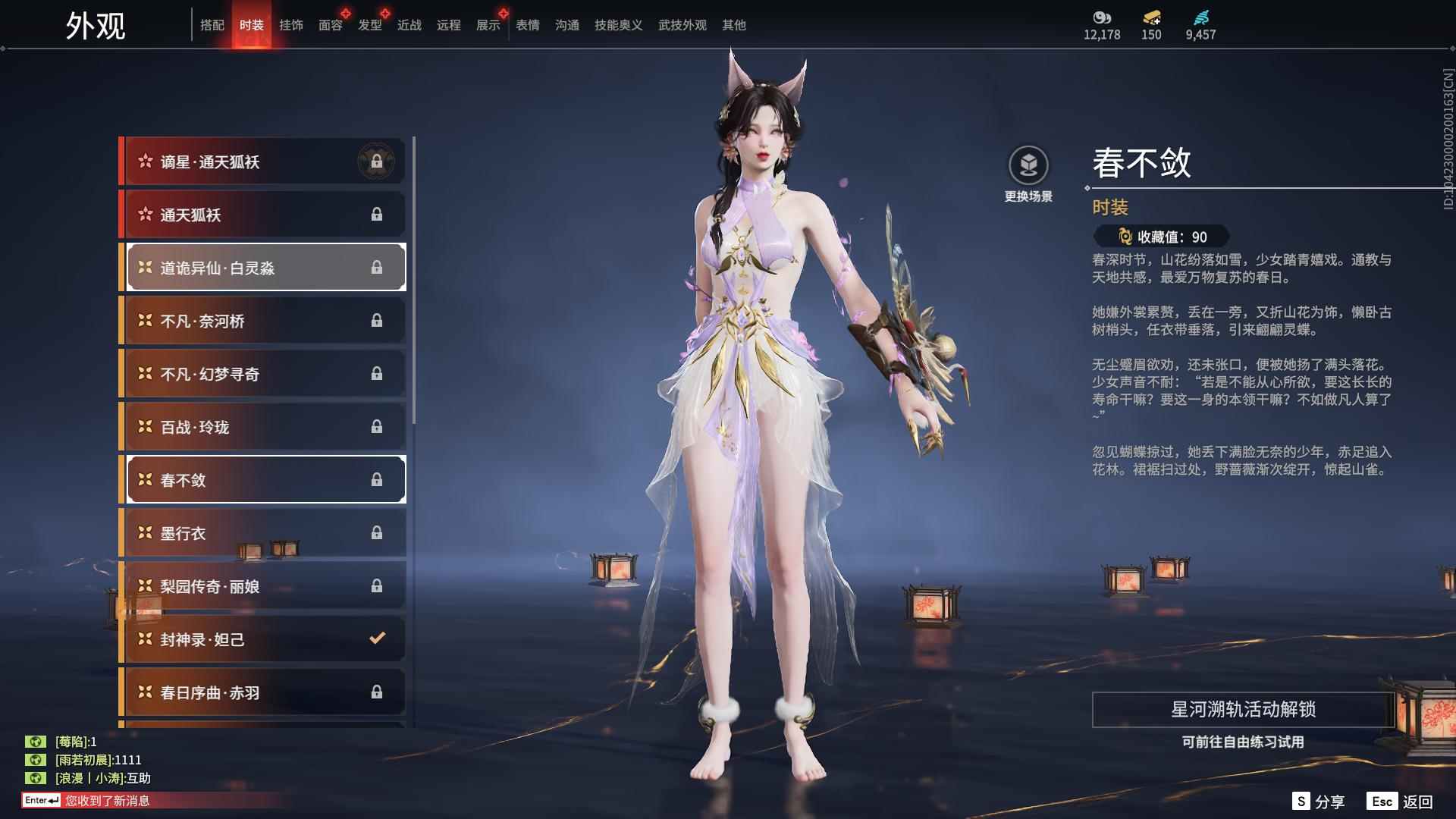Switch to the 挂饰 accessories tab
Viewport: 1456px width, 819px height.
(x=290, y=24)
